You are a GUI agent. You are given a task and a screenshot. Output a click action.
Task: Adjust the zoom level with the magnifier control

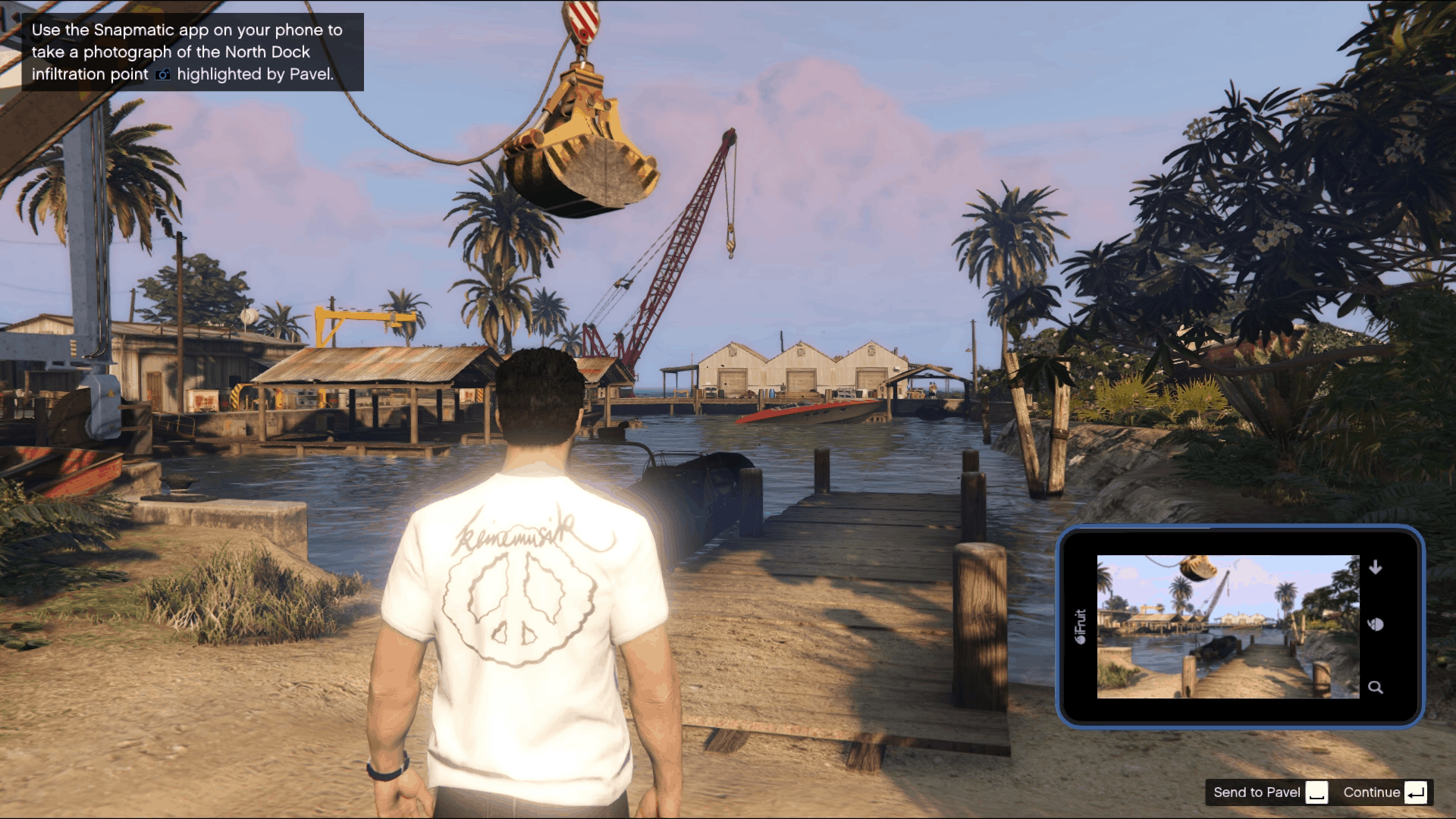[1376, 687]
